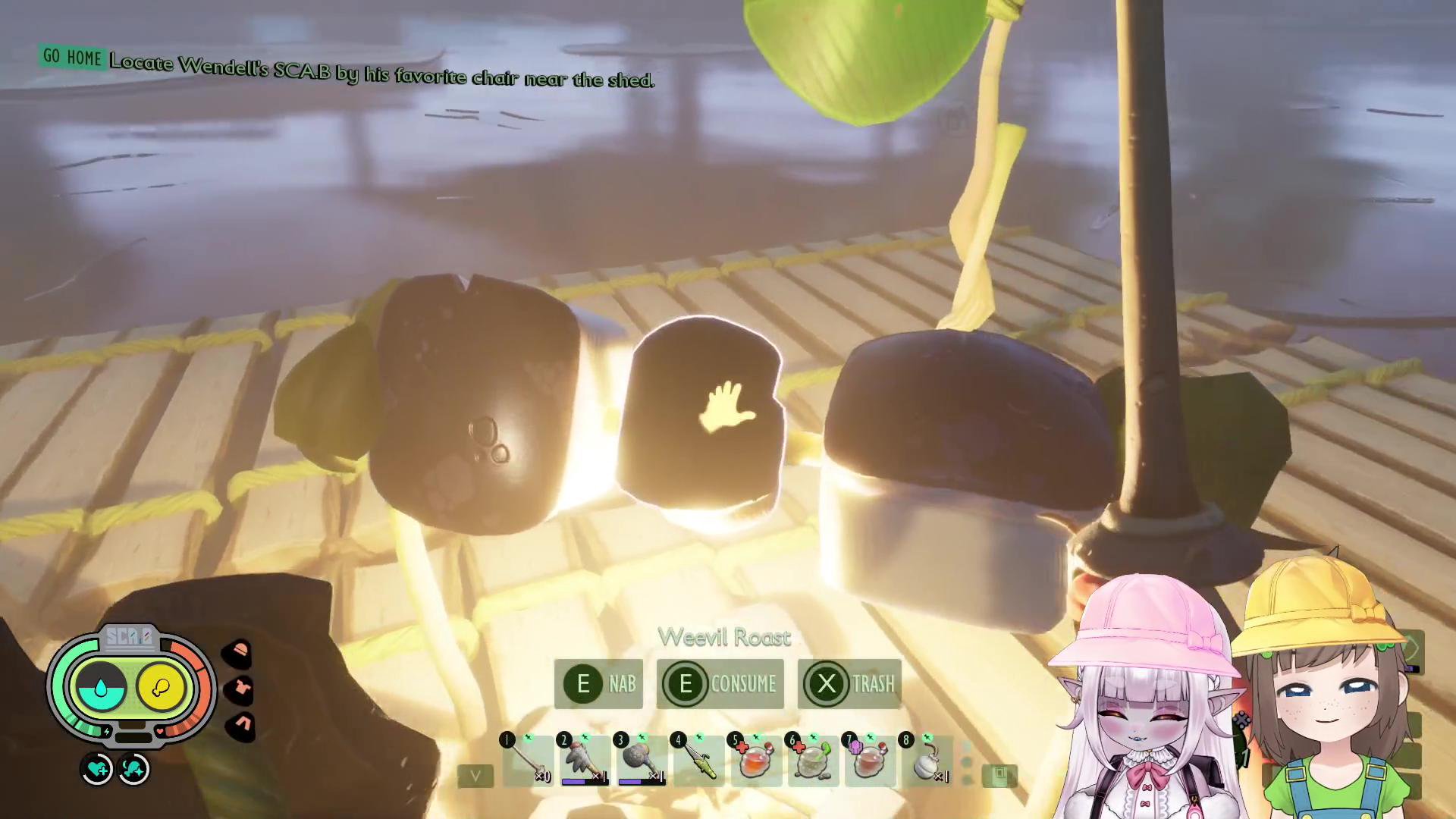Screen dimensions: 1456x819
Task: Open the SCA.B device label
Action: pyautogui.click(x=129, y=637)
